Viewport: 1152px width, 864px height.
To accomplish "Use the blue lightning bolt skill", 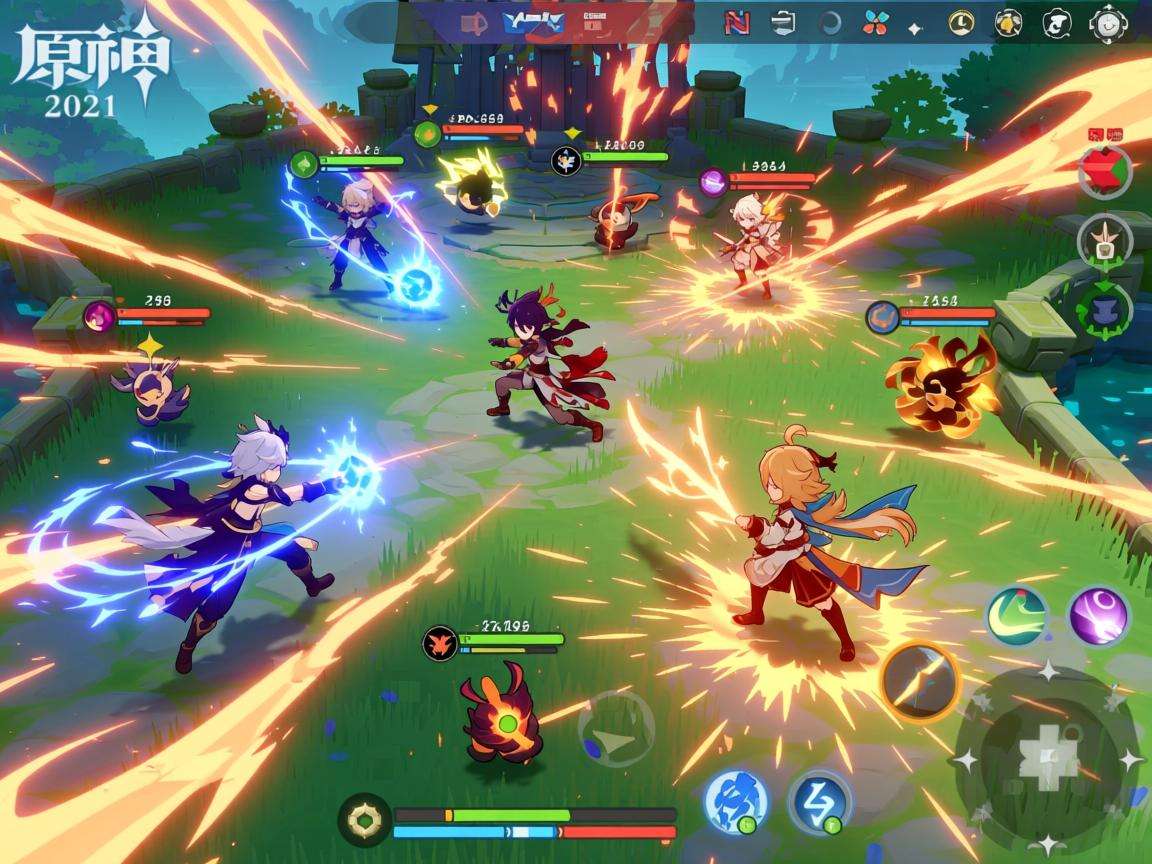I will click(x=819, y=801).
